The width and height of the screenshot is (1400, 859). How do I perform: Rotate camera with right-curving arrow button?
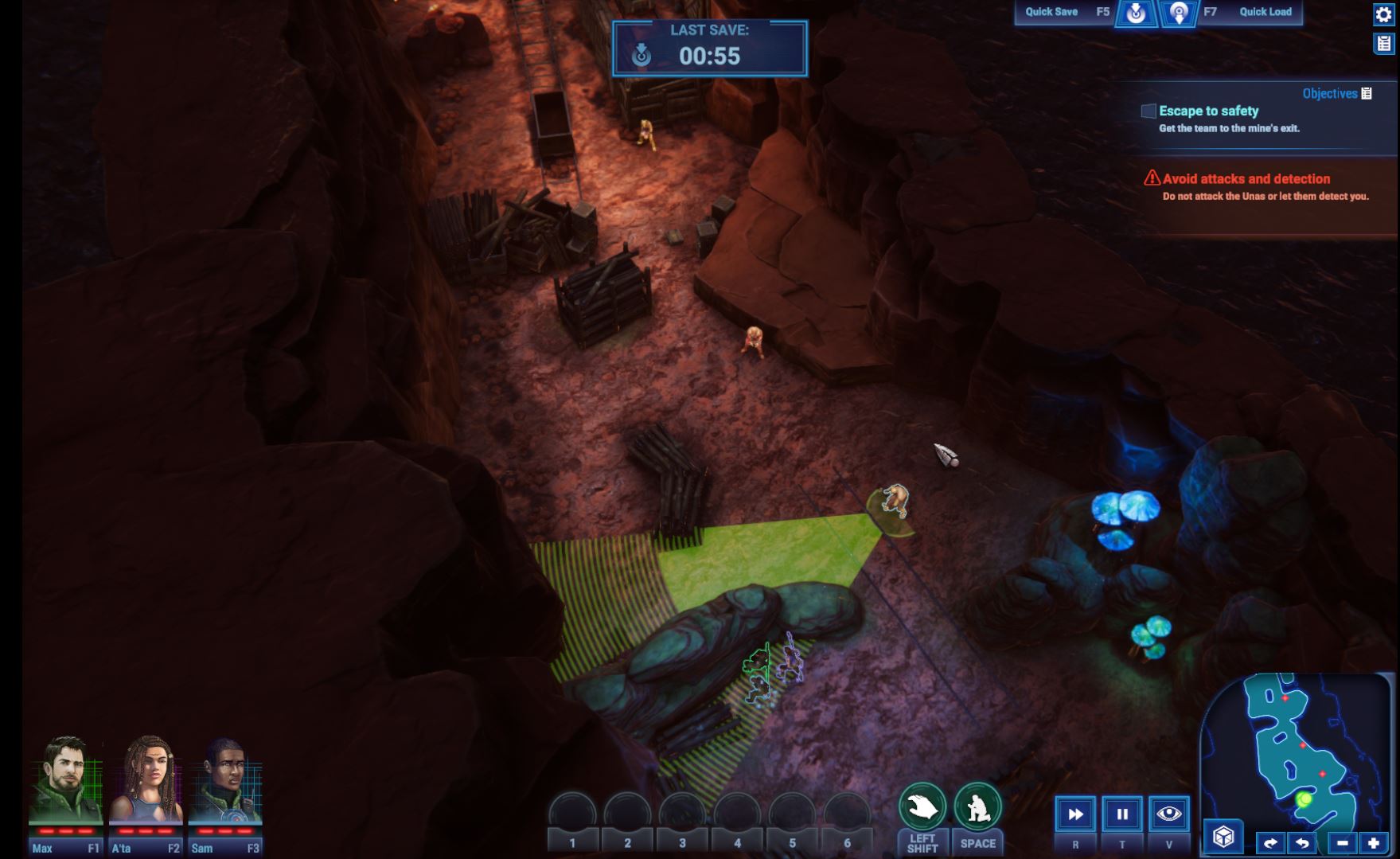pos(1270,842)
